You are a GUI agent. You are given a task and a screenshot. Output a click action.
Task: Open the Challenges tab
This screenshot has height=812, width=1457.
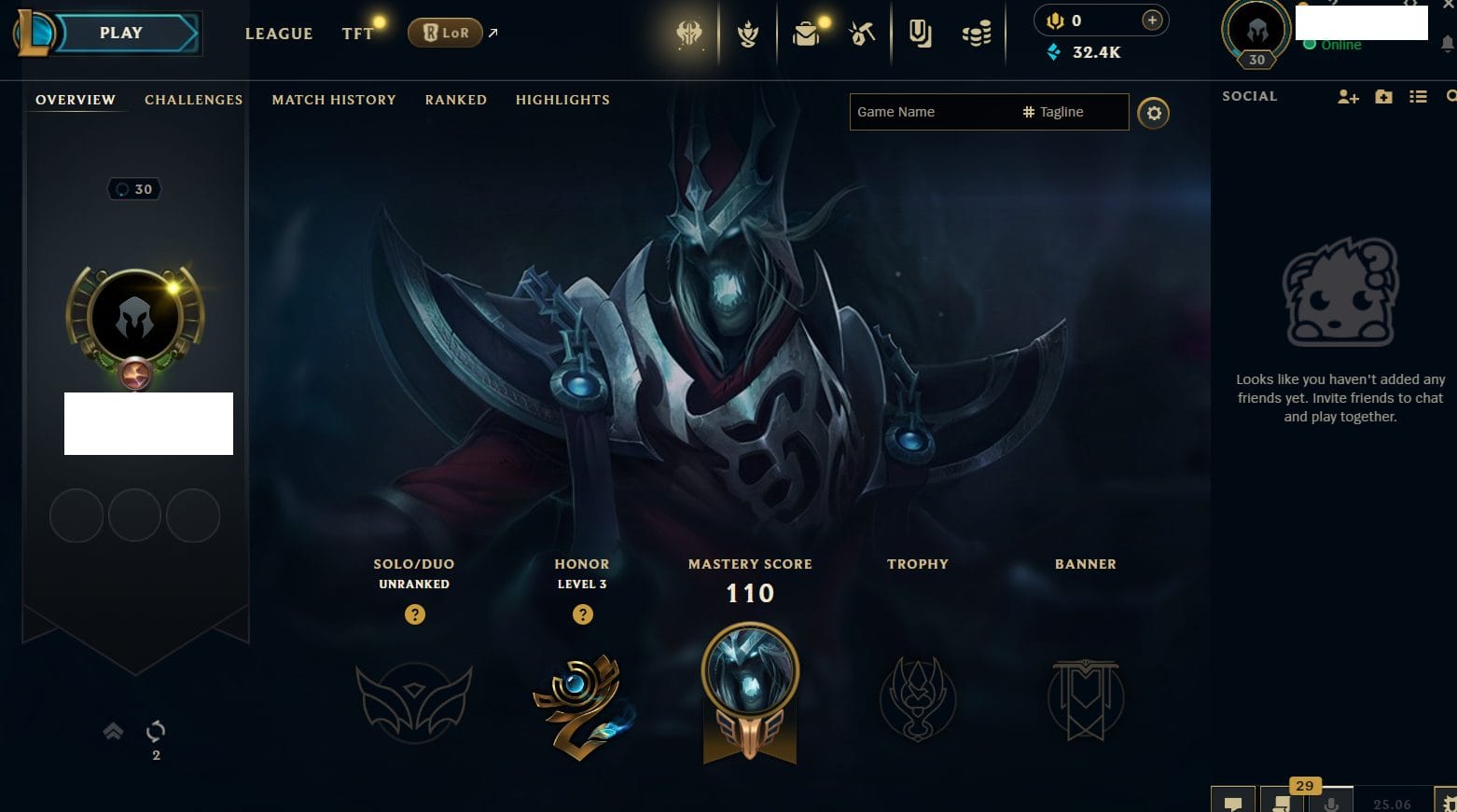pos(193,100)
